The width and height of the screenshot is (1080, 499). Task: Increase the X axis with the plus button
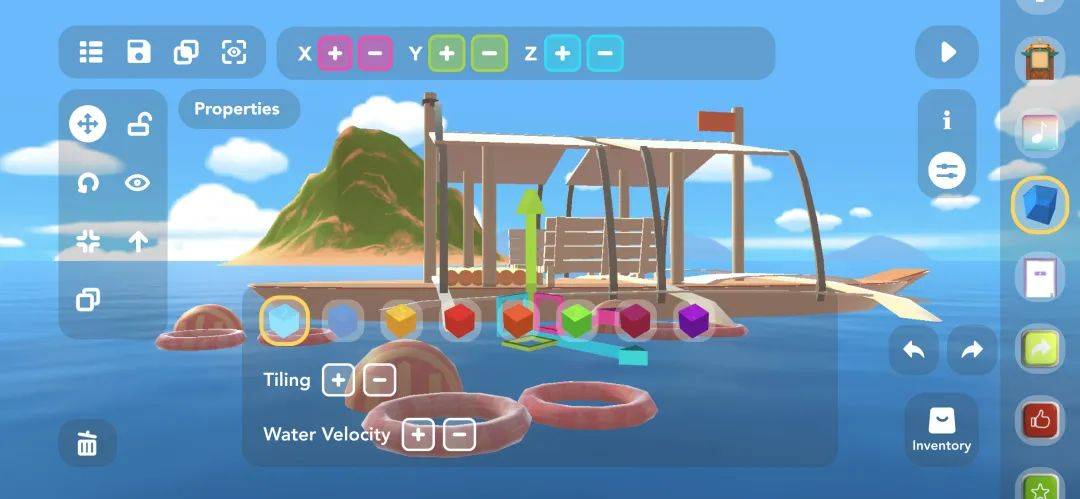[x=335, y=53]
